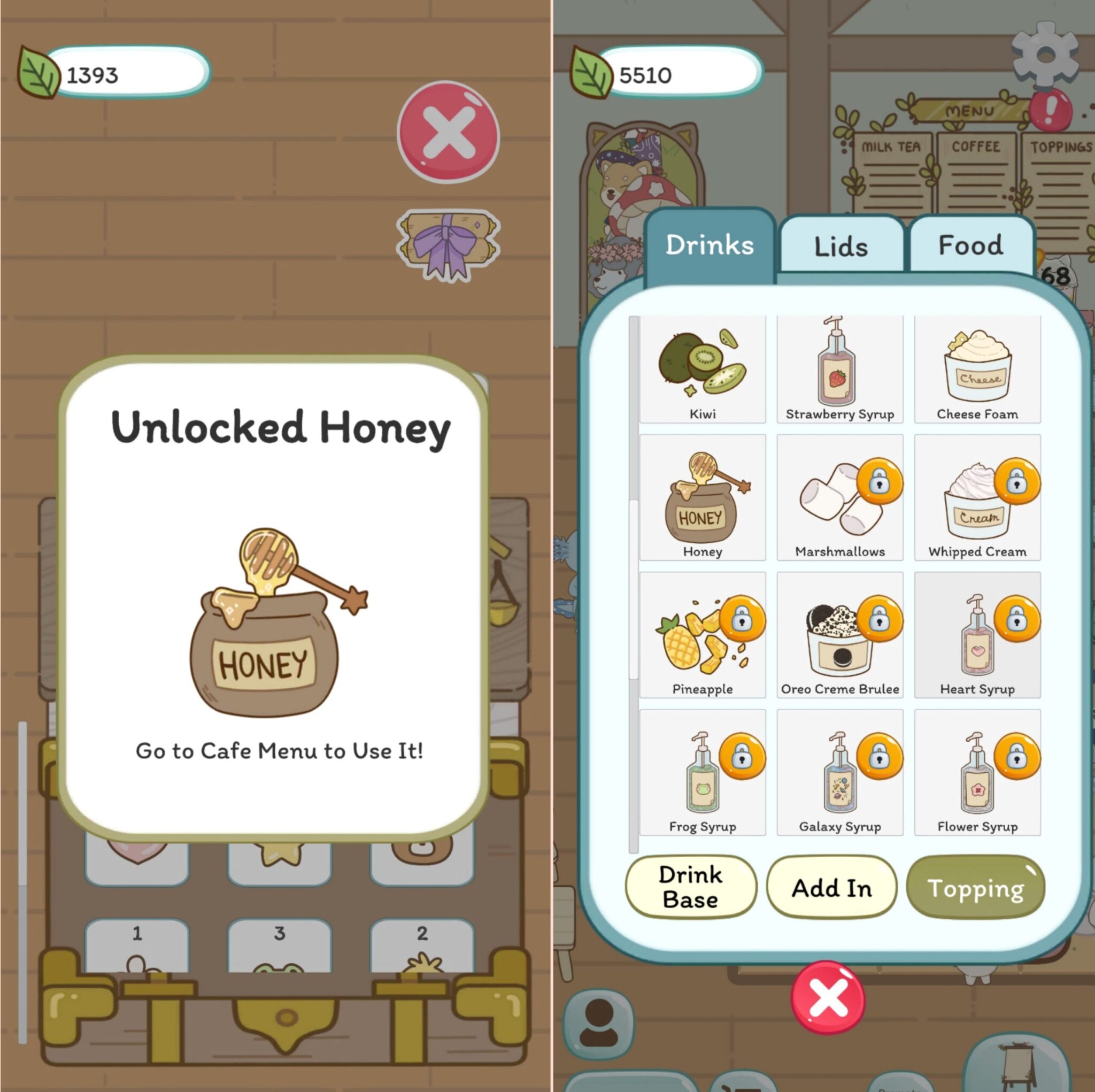
Task: Switch to the Lids tab
Action: coord(840,245)
